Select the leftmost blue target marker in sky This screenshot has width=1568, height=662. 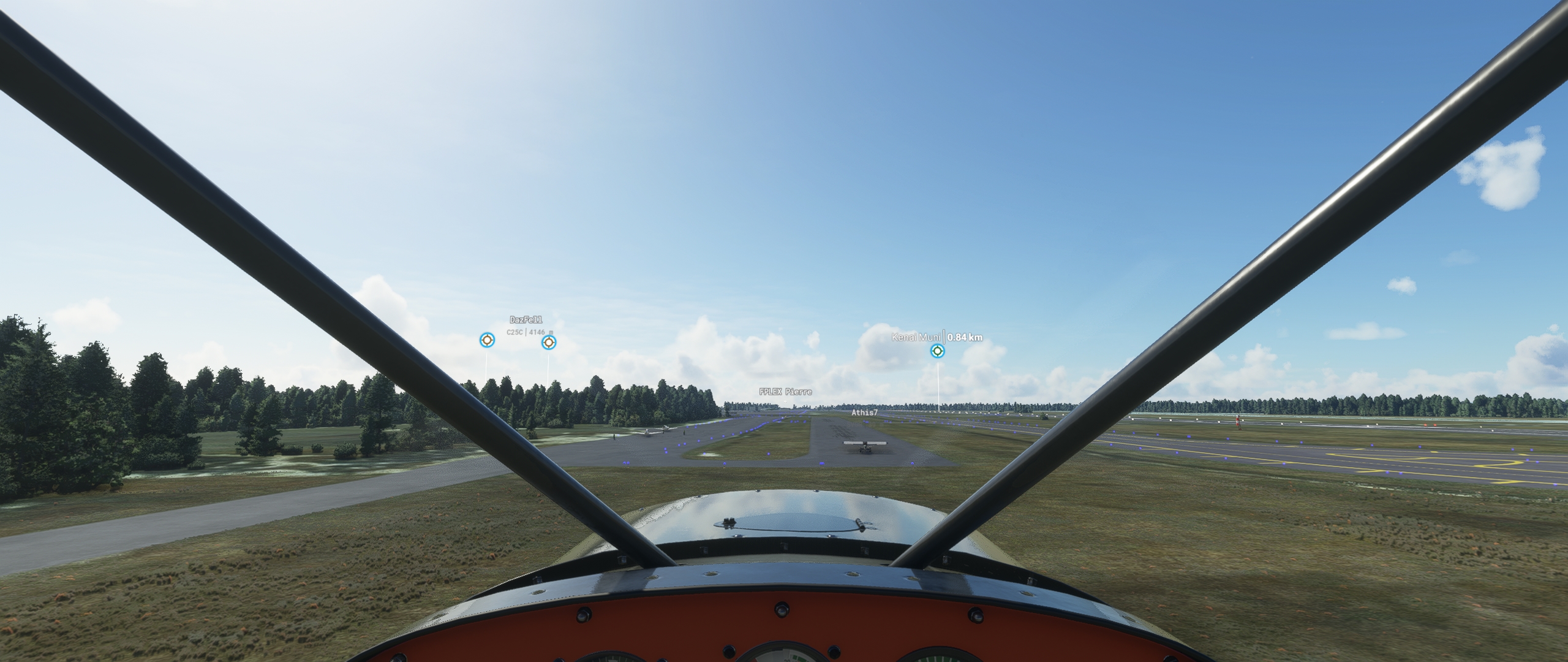[x=487, y=341]
